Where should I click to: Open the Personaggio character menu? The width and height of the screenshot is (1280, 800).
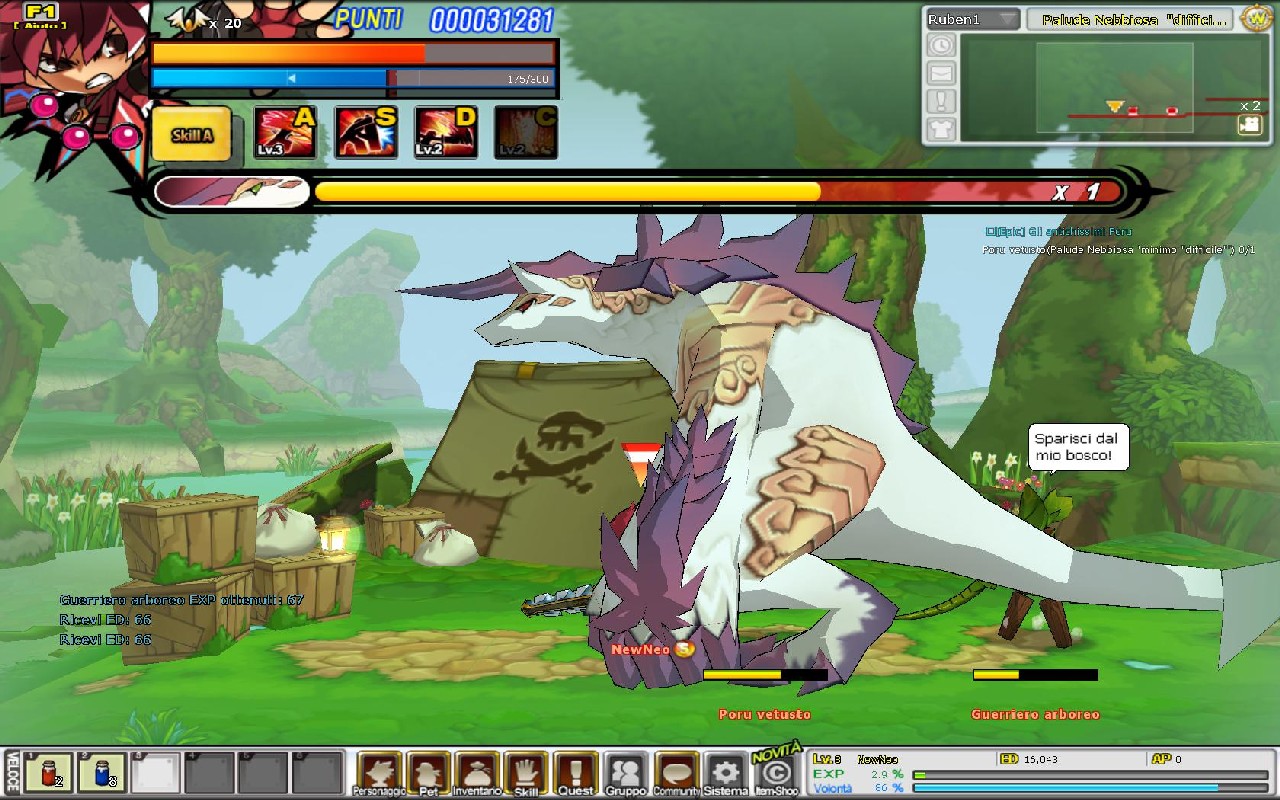[379, 773]
